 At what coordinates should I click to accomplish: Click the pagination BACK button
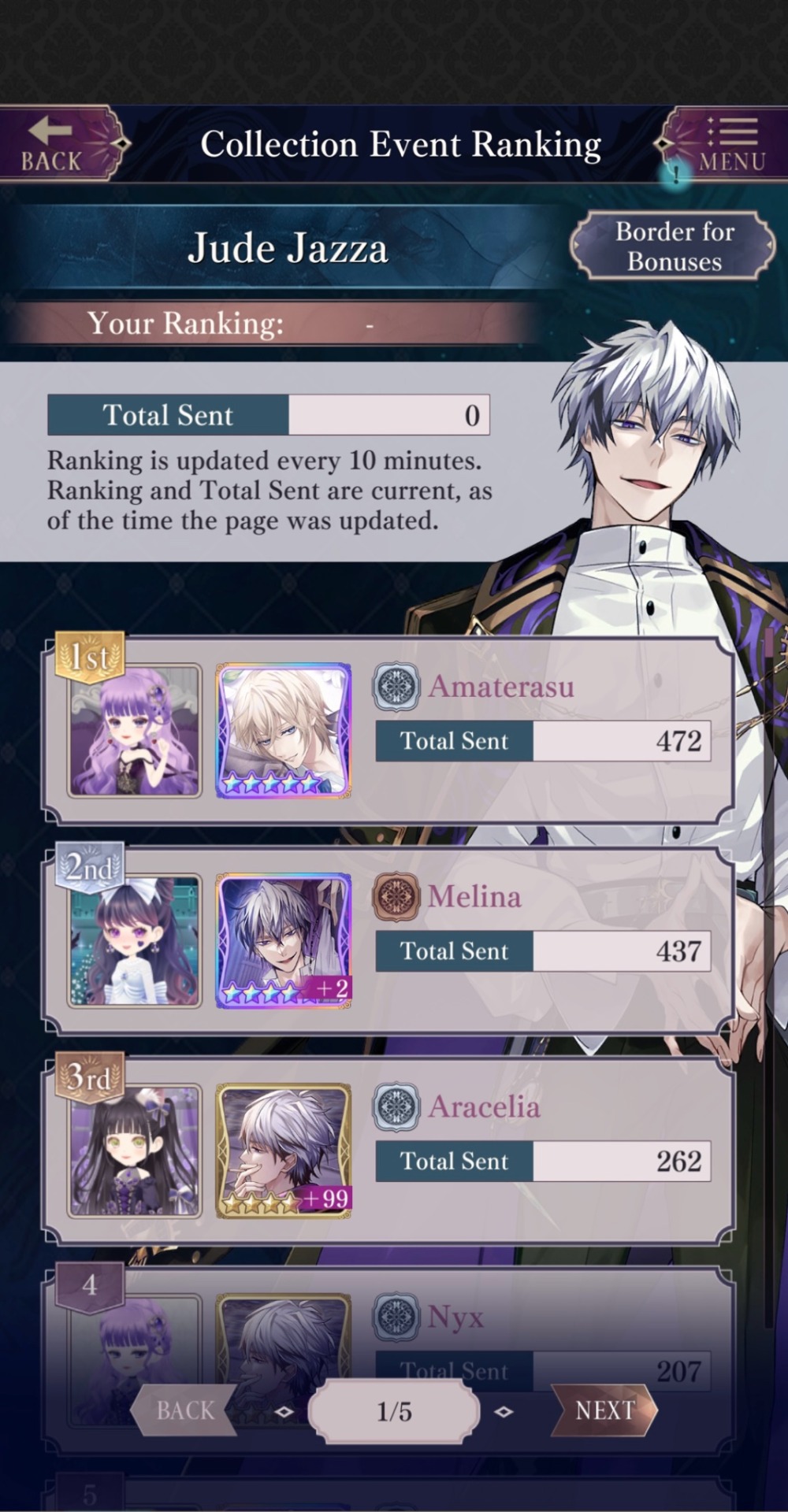pos(185,1410)
